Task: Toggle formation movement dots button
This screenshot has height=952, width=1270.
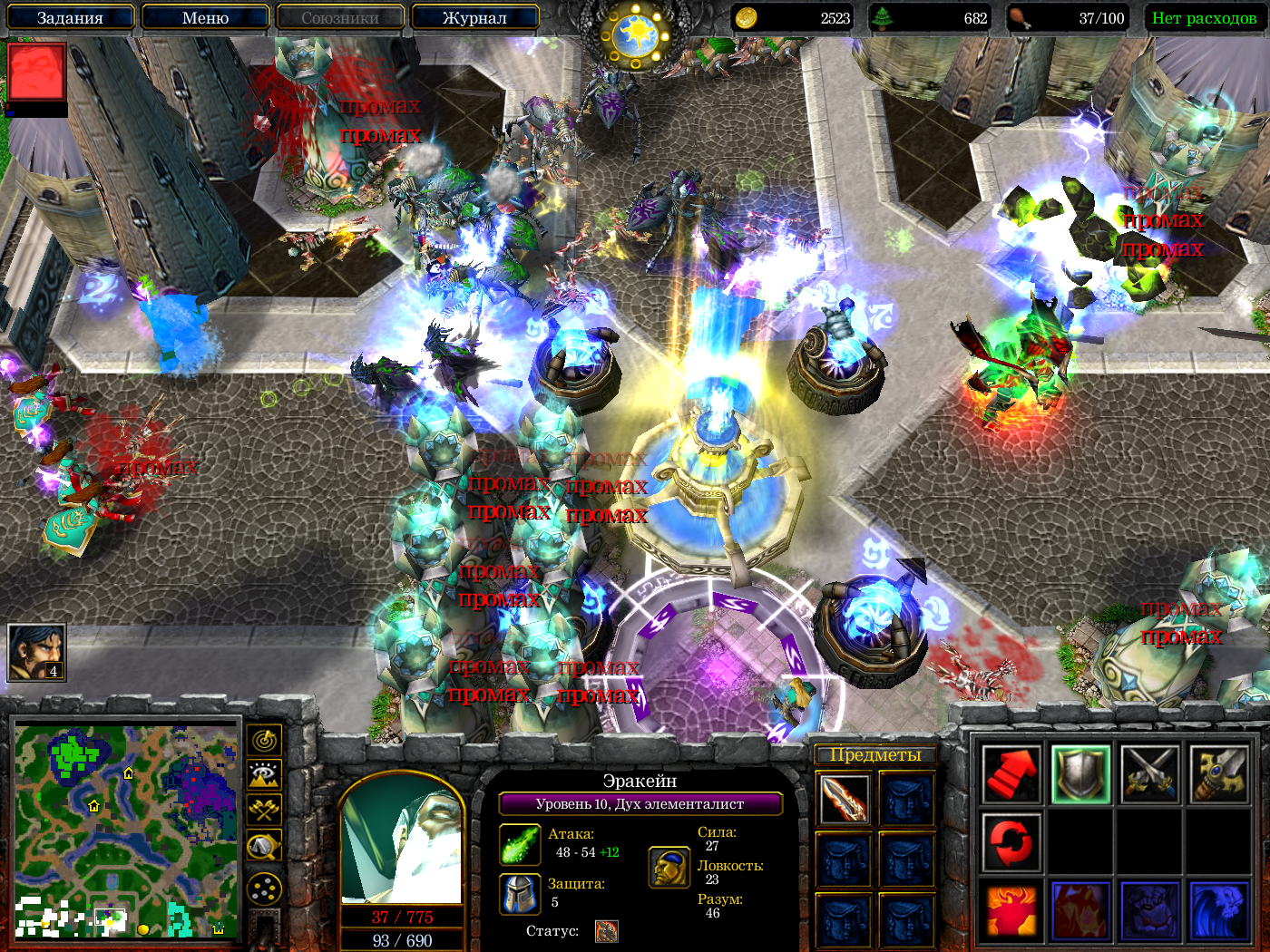Action: pos(264,889)
